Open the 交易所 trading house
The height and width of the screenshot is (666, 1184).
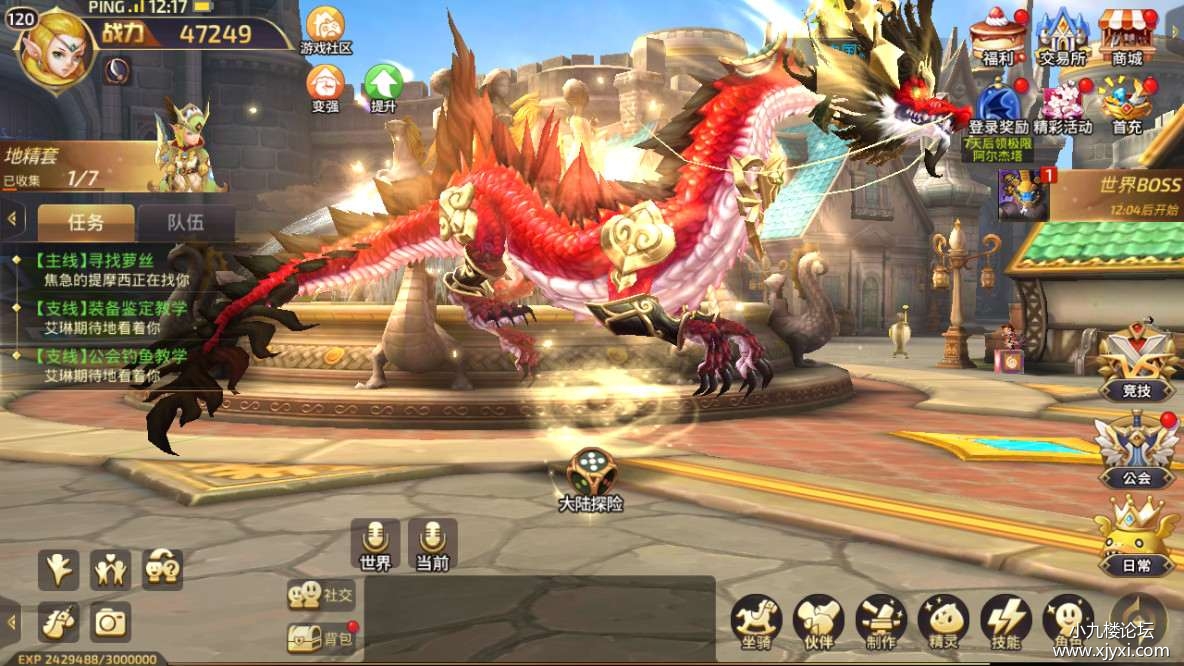[x=1061, y=36]
